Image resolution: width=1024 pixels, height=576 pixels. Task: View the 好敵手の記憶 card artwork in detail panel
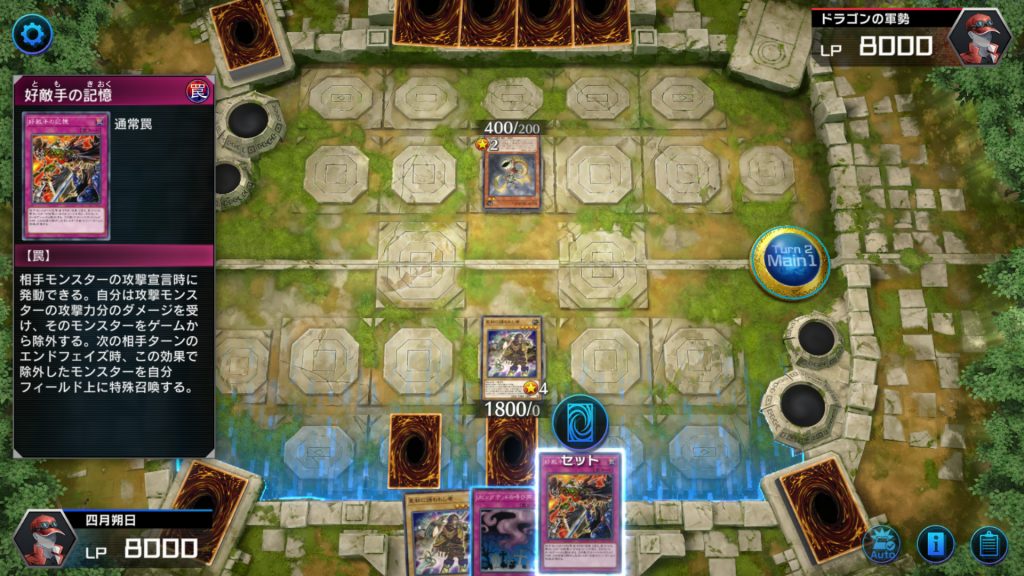[67, 174]
